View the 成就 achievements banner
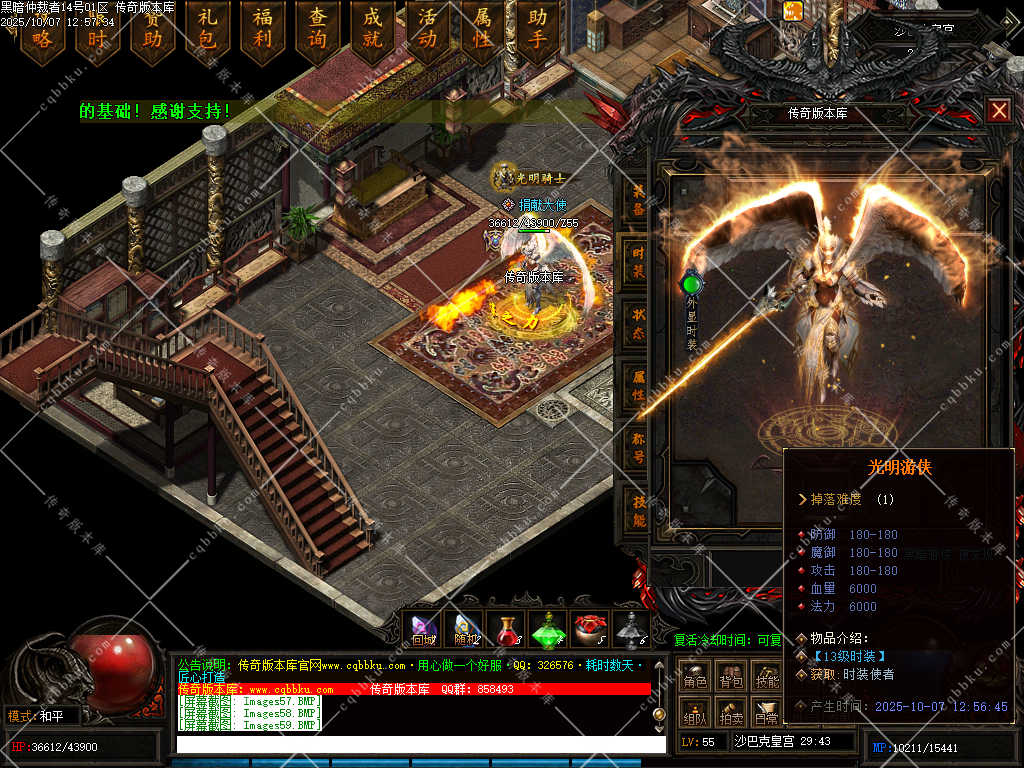The image size is (1024, 768). pos(373,30)
